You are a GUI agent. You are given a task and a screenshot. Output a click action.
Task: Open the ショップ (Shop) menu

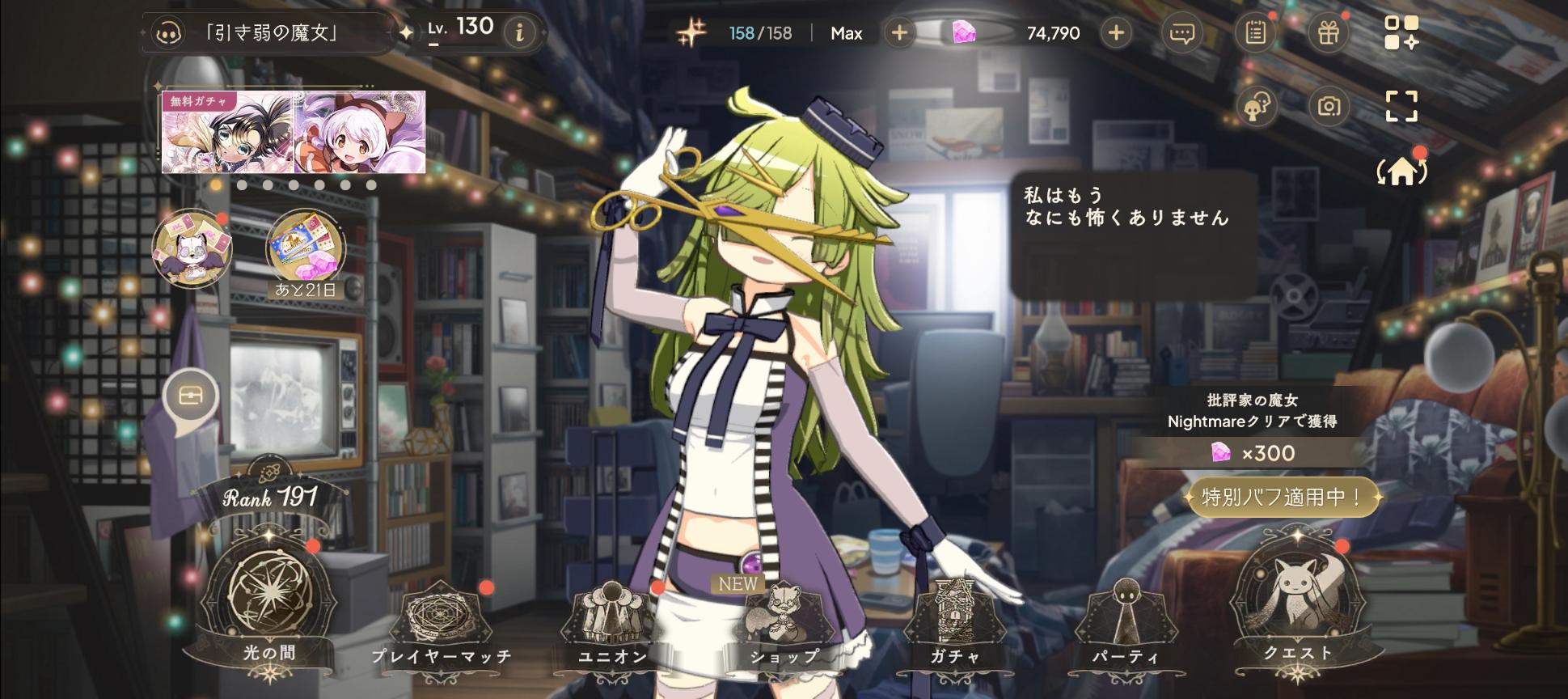point(783,623)
